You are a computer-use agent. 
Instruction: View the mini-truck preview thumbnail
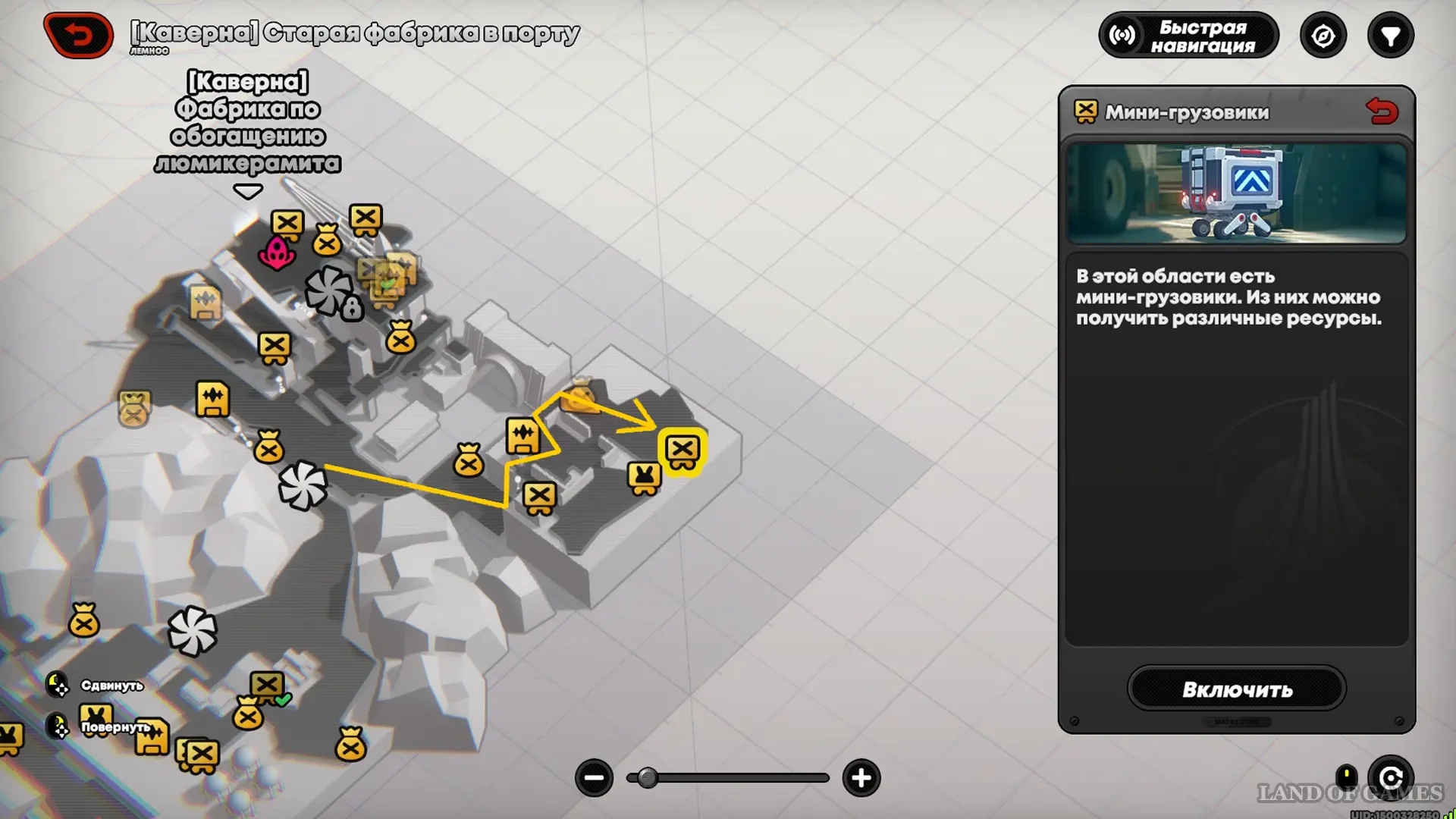(1236, 193)
